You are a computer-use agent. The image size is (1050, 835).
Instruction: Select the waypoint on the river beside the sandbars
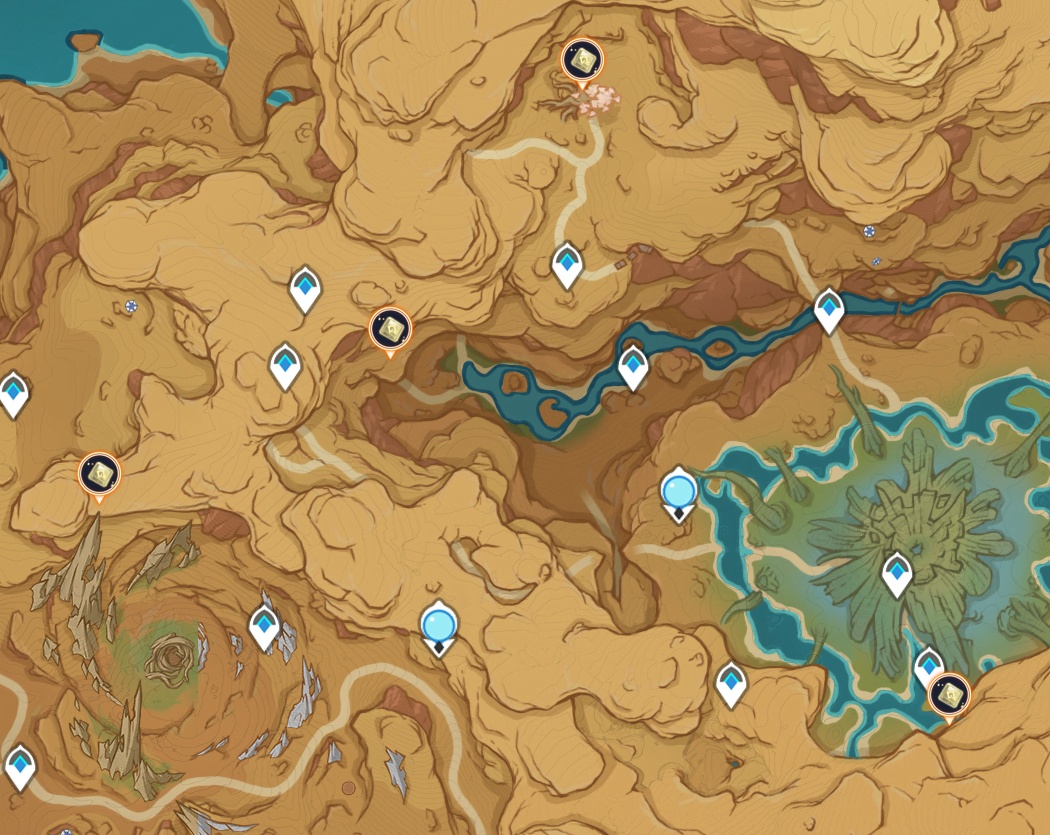point(633,366)
